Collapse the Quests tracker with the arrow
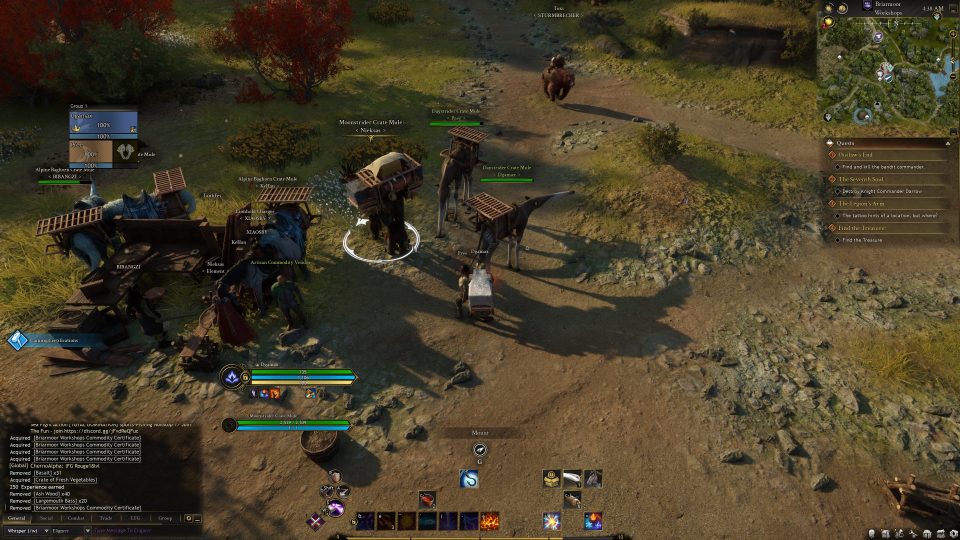Viewport: 960px width, 540px height. tap(947, 141)
